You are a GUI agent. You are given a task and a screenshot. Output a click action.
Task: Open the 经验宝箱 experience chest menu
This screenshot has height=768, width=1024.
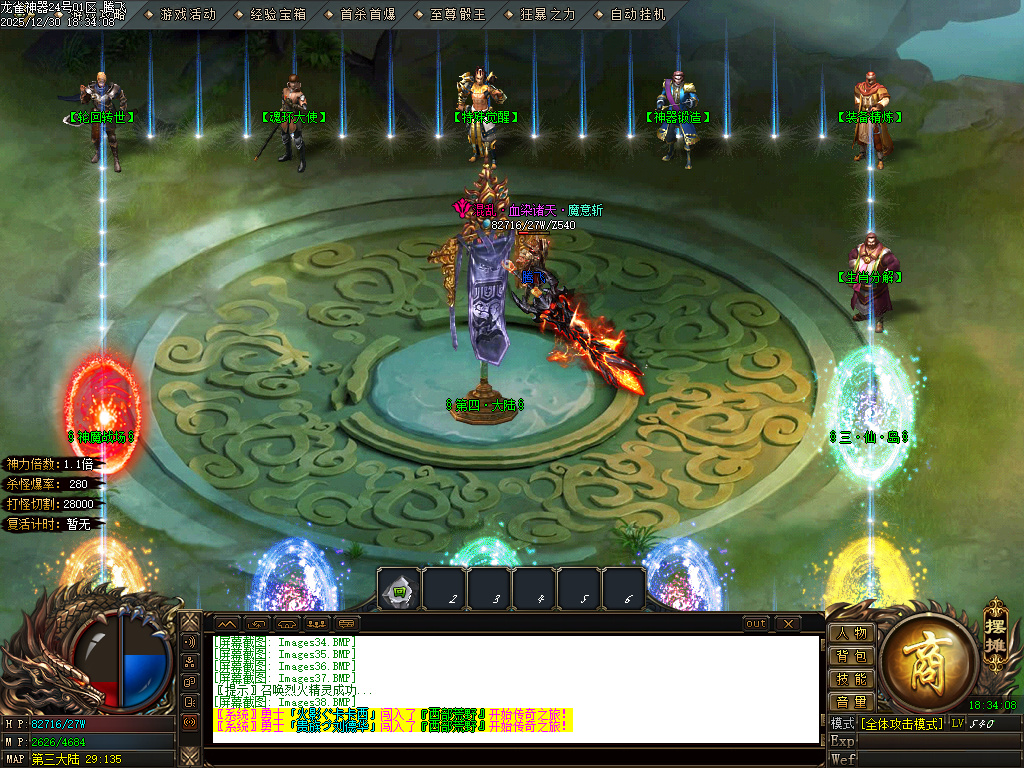pyautogui.click(x=277, y=15)
